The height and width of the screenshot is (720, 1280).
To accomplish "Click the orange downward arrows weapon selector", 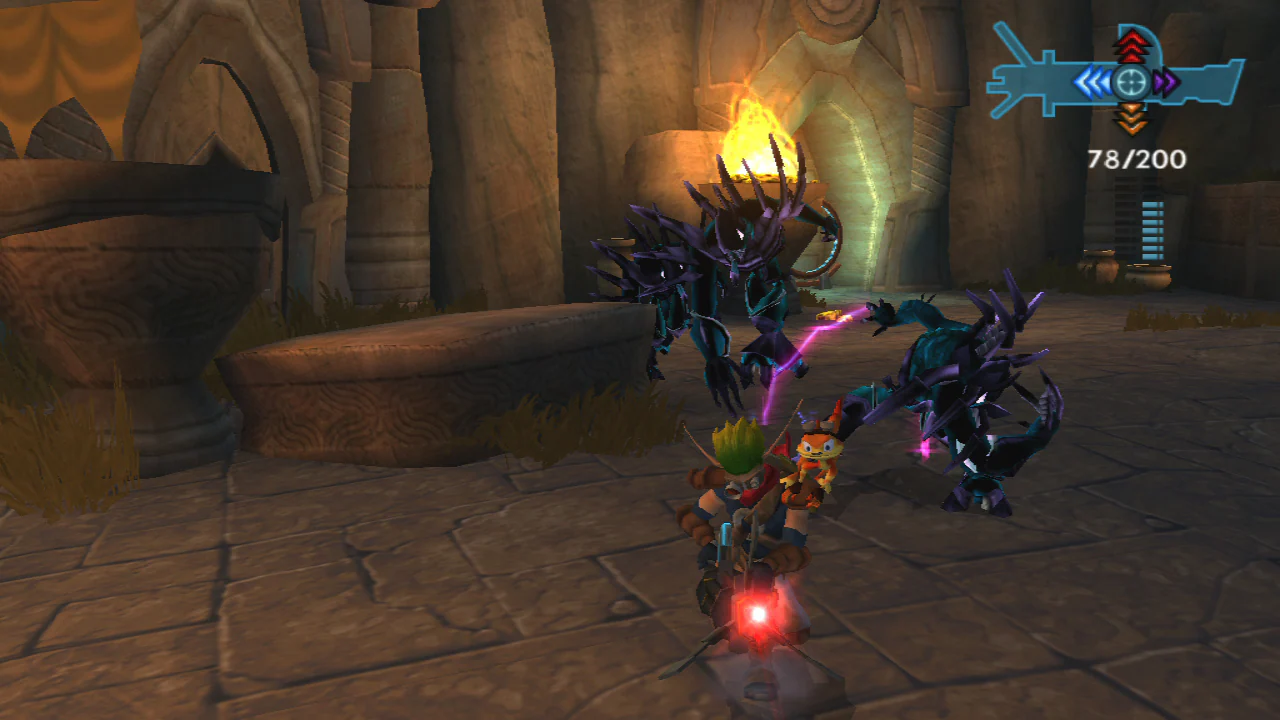I will point(1130,118).
